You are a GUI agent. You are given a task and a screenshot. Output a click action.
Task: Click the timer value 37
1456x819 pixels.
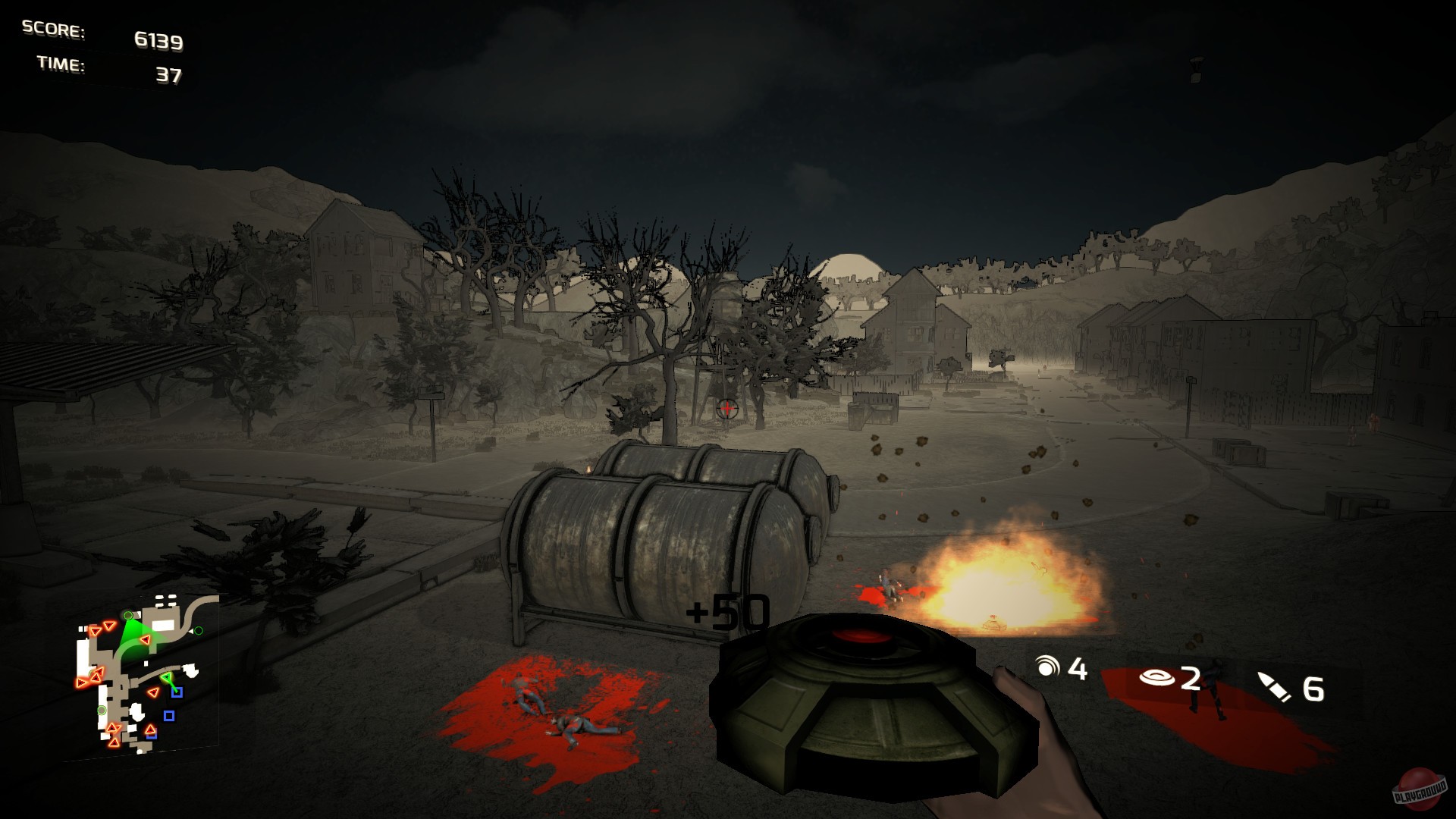171,74
